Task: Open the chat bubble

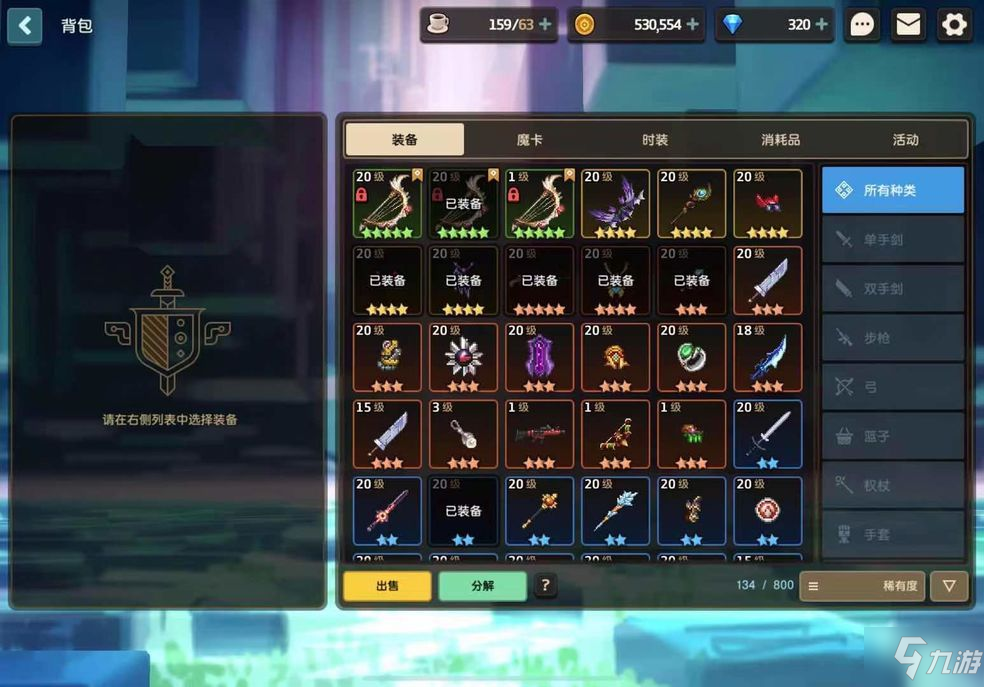Action: coord(862,25)
